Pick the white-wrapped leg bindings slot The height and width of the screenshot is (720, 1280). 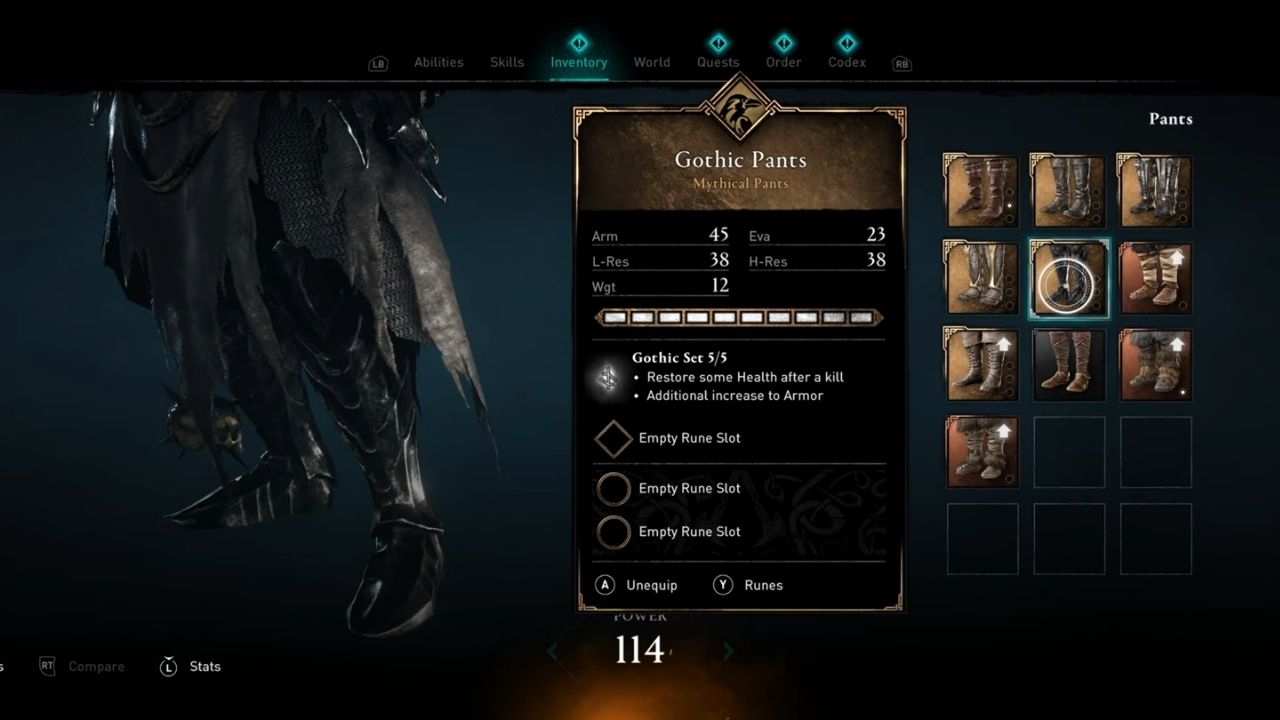point(1154,279)
